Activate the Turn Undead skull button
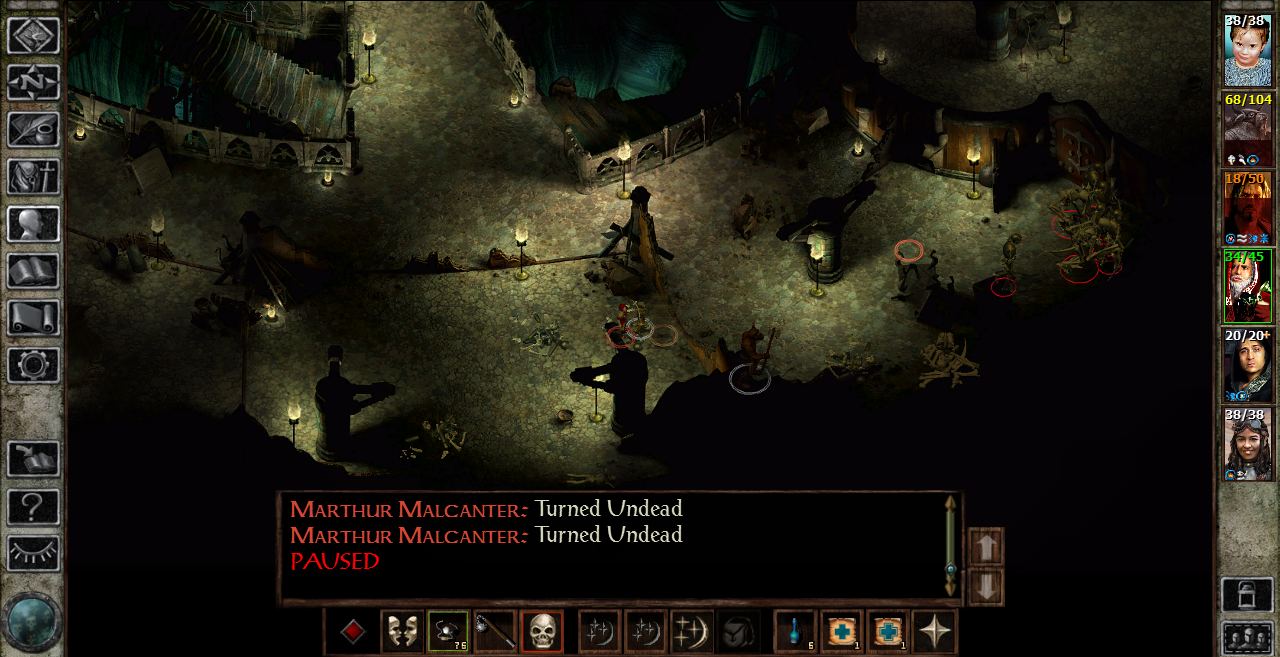The height and width of the screenshot is (657, 1280). click(541, 632)
